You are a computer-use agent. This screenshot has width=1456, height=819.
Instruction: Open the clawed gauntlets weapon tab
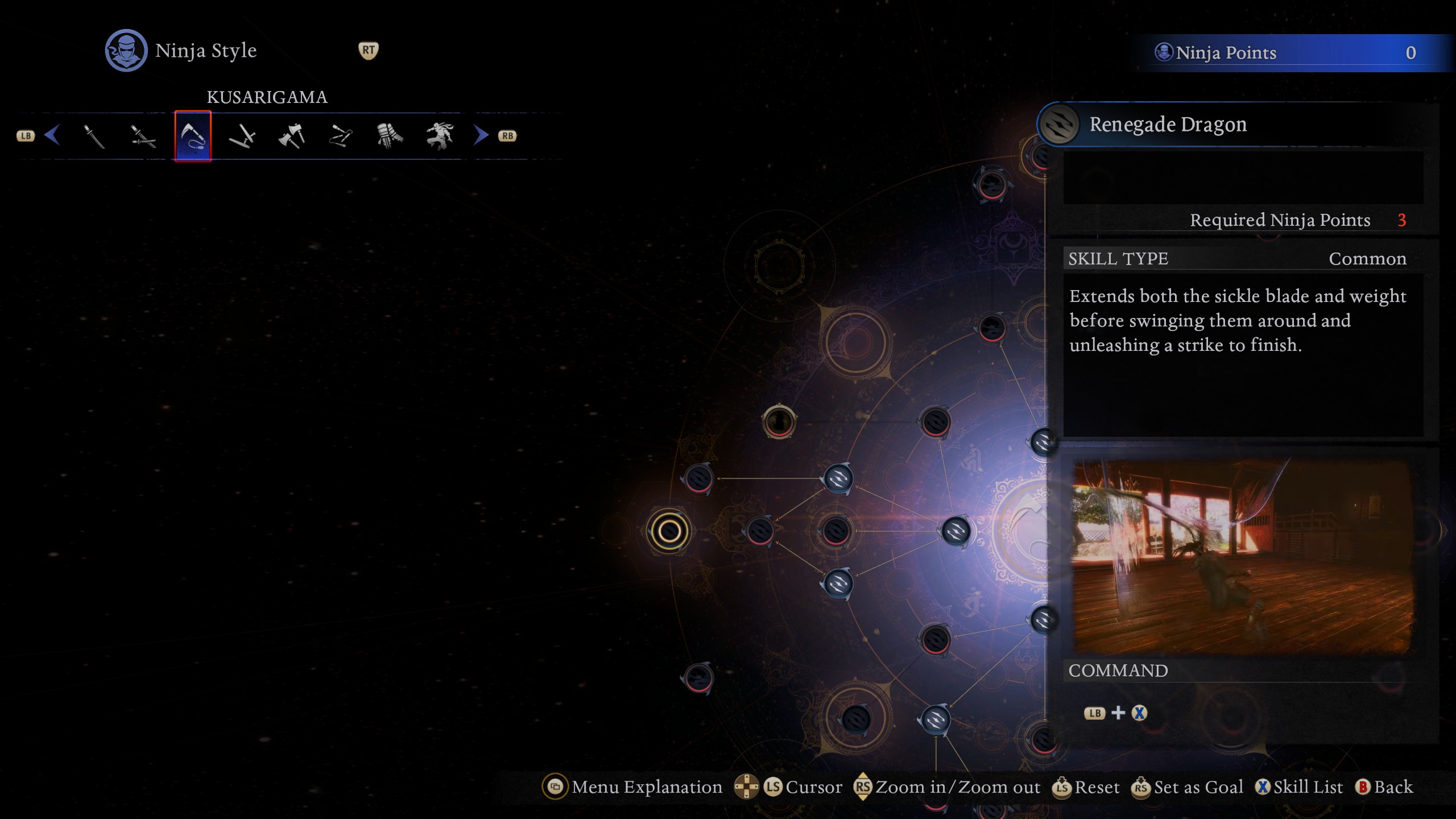pos(390,136)
